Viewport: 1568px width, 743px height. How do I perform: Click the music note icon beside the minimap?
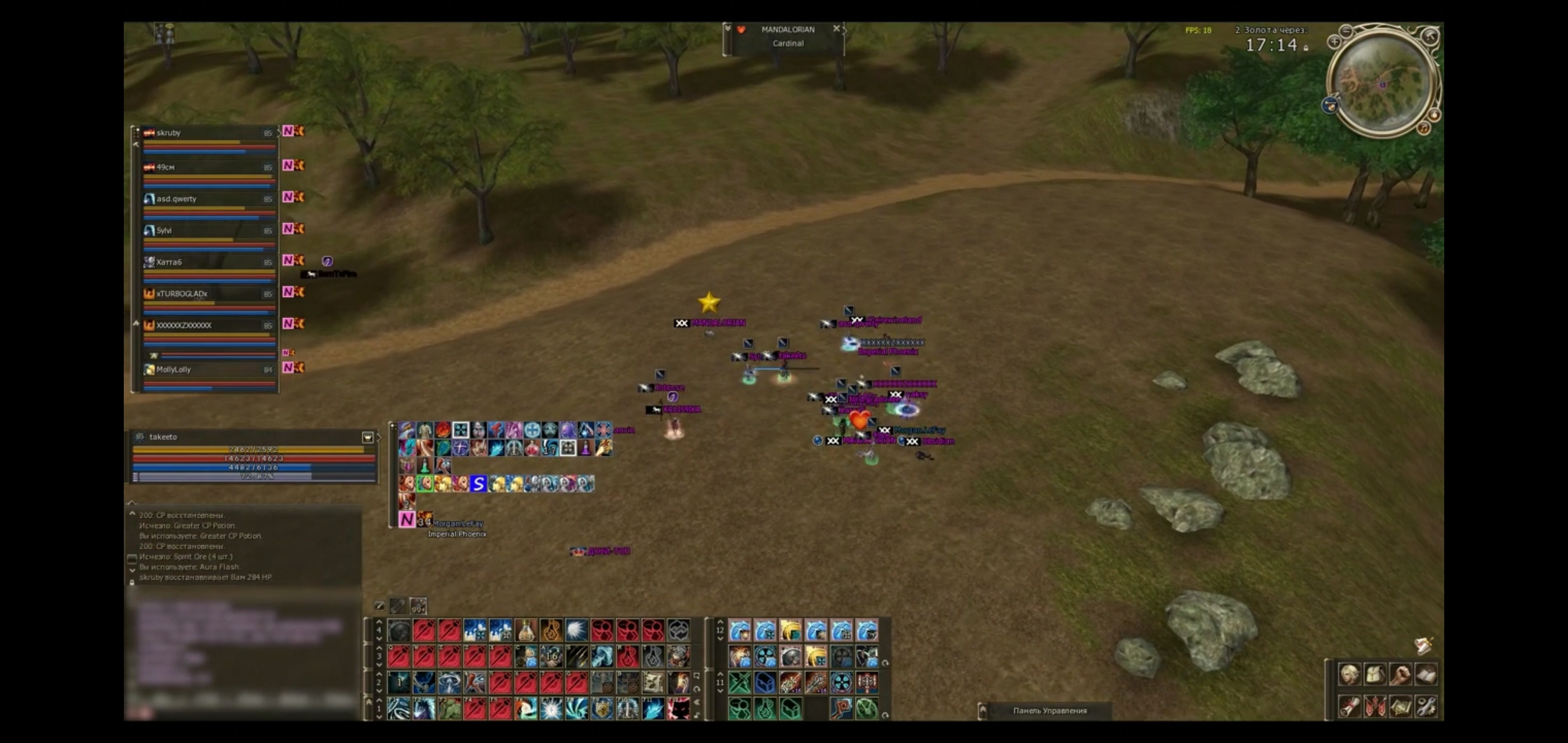pos(1424,128)
